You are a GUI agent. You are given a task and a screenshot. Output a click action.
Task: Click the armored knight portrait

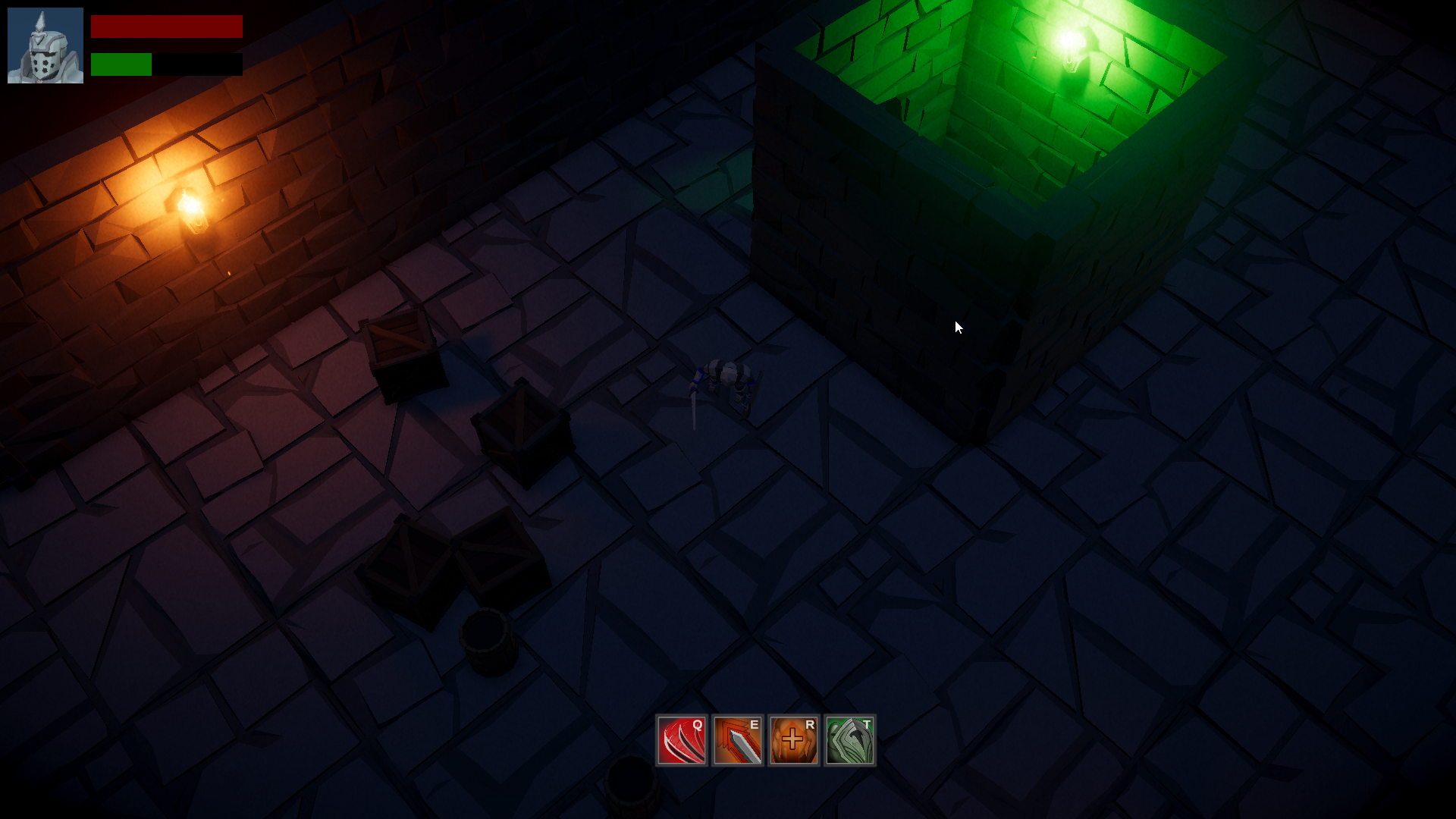coord(45,45)
